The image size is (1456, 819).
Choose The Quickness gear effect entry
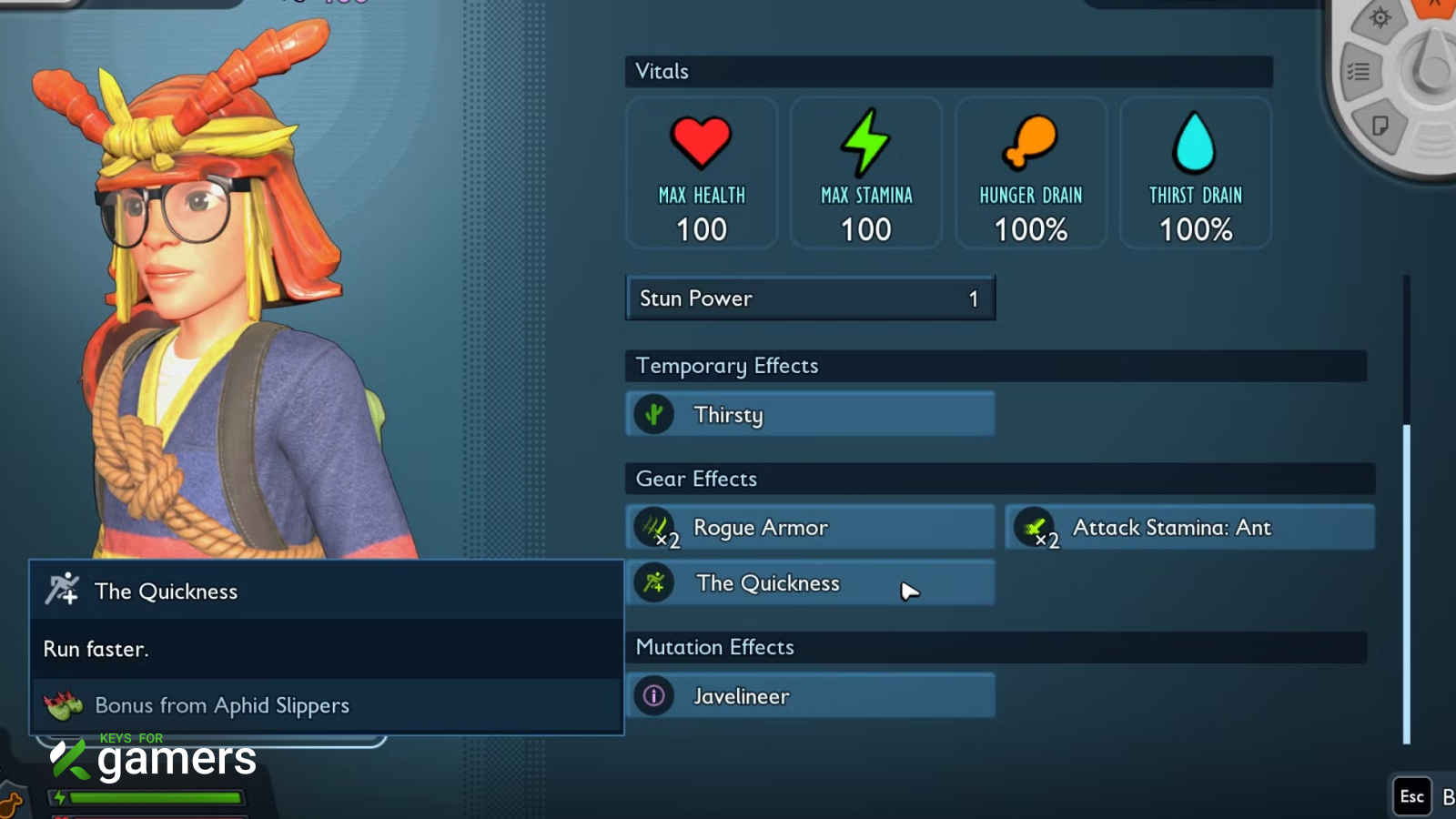pyautogui.click(x=809, y=583)
